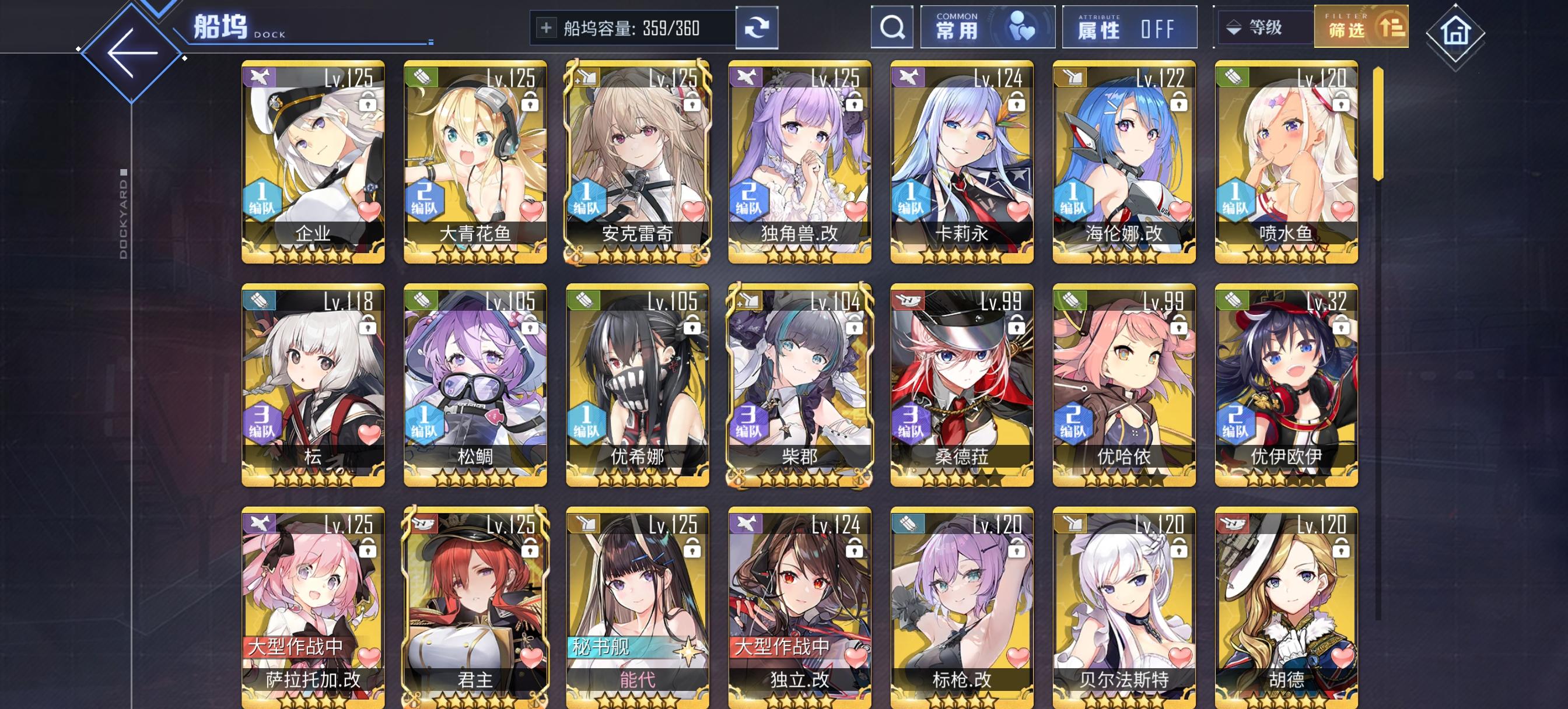Toggle the 属性 attribute switch off
The width and height of the screenshot is (1568, 709).
click(1130, 27)
